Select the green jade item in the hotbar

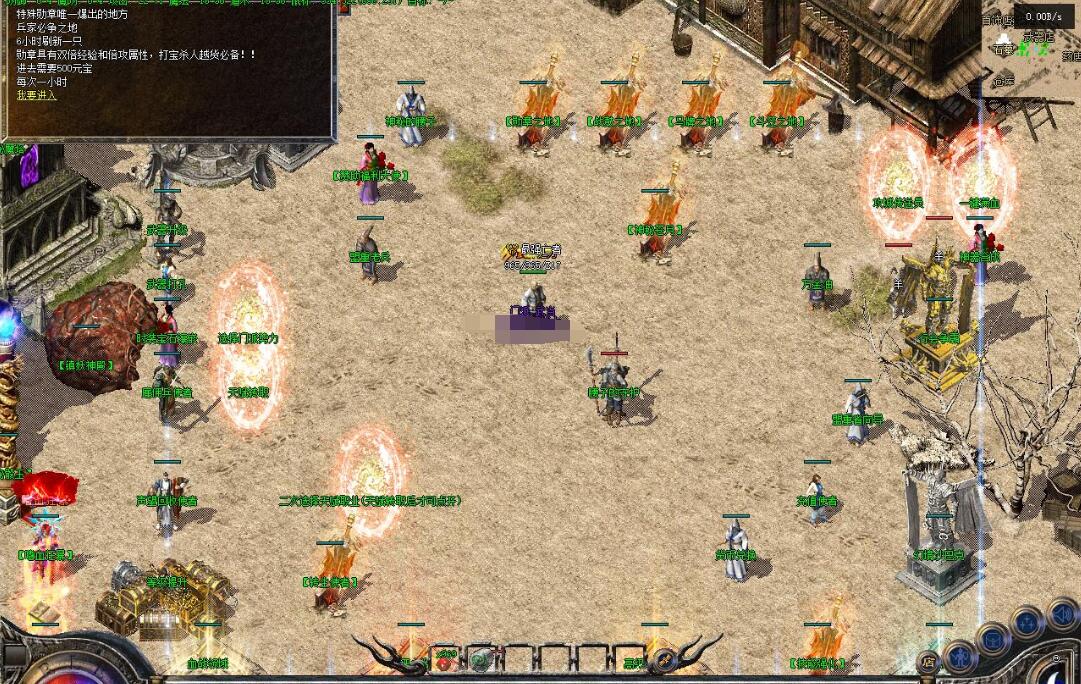(481, 659)
